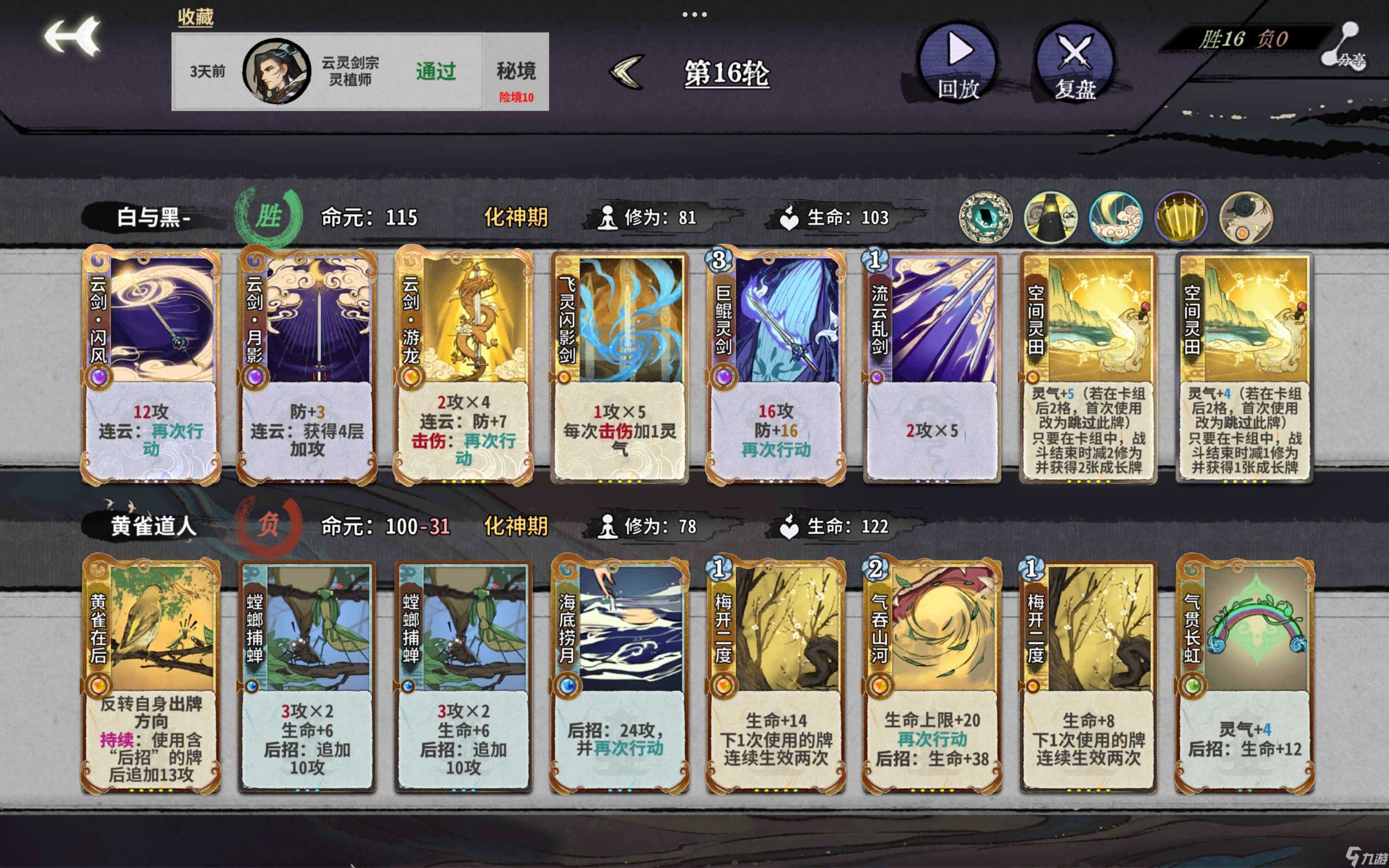Click the opponent's avatar portrait
This screenshot has height=868, width=1389.
tap(275, 71)
